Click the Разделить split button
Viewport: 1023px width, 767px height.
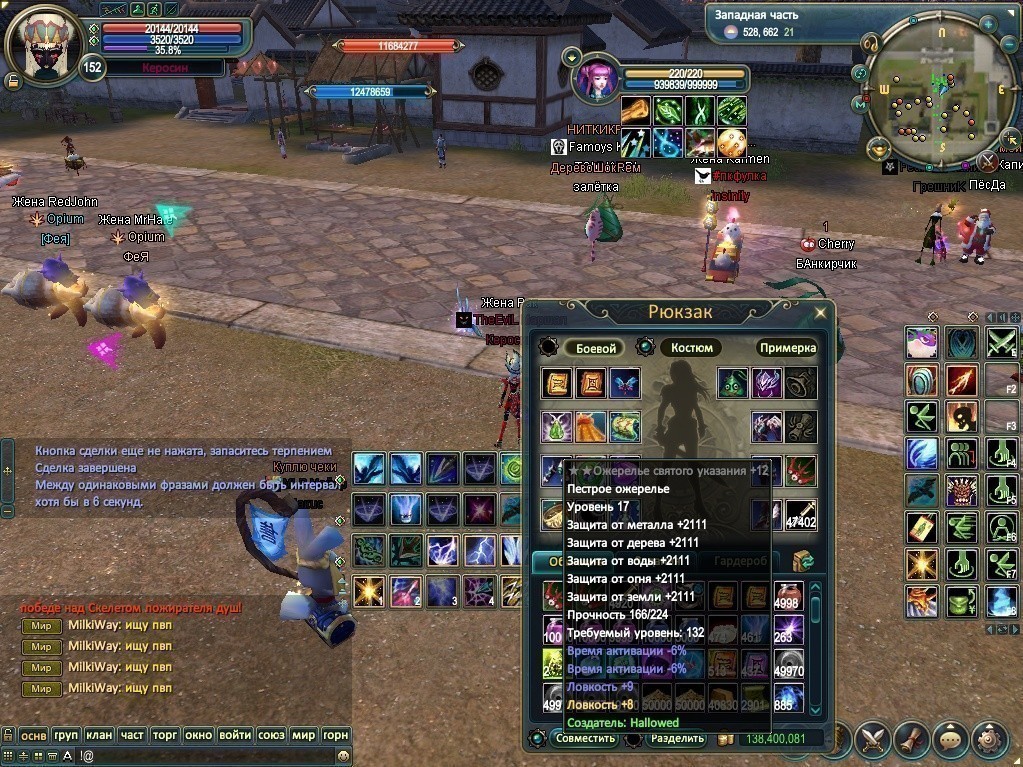tap(677, 739)
